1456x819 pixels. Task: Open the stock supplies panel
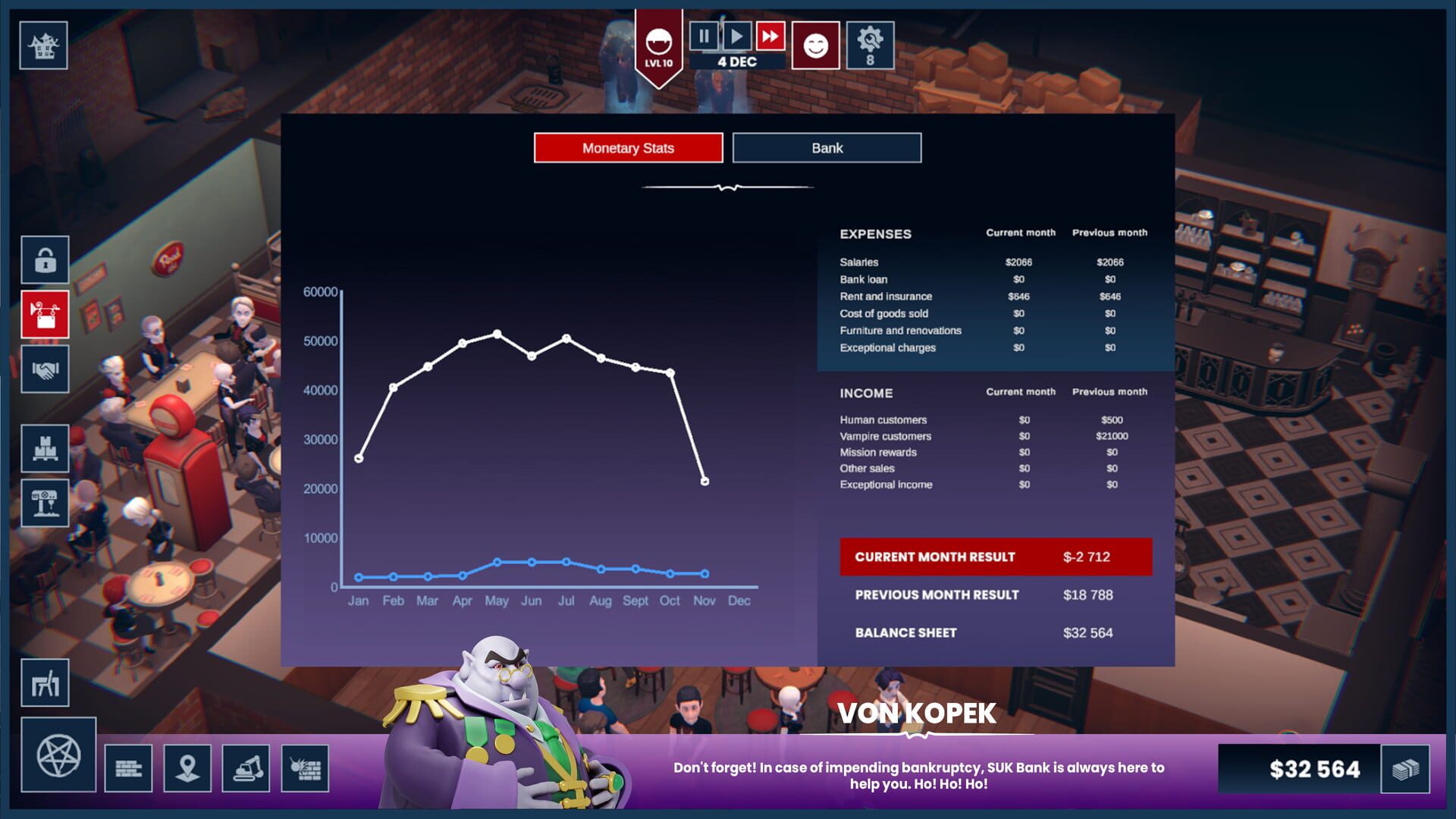[44, 449]
